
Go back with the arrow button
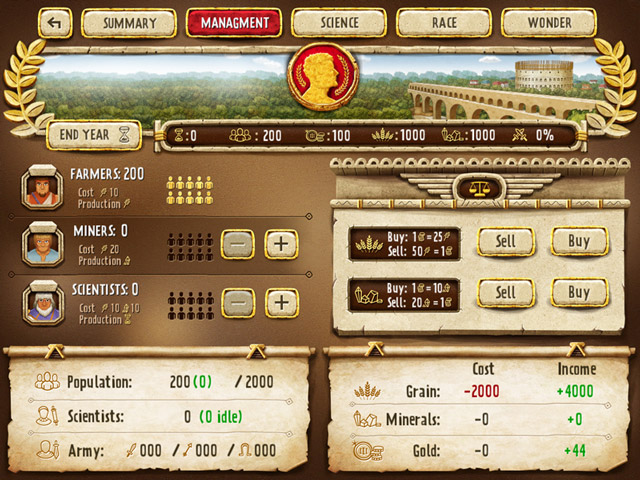[x=56, y=23]
